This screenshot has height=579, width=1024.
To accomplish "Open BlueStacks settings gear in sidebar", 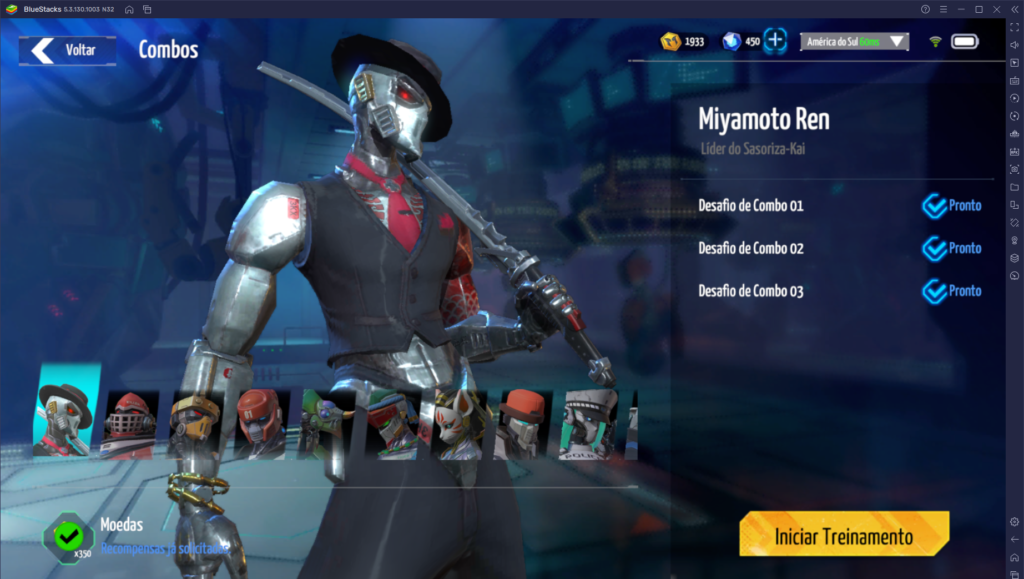I will (x=1014, y=521).
